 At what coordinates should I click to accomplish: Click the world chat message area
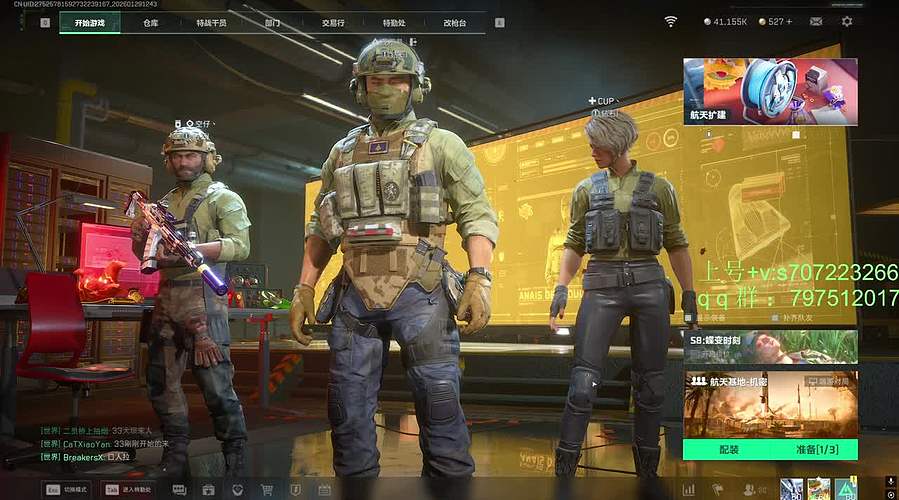coord(100,443)
